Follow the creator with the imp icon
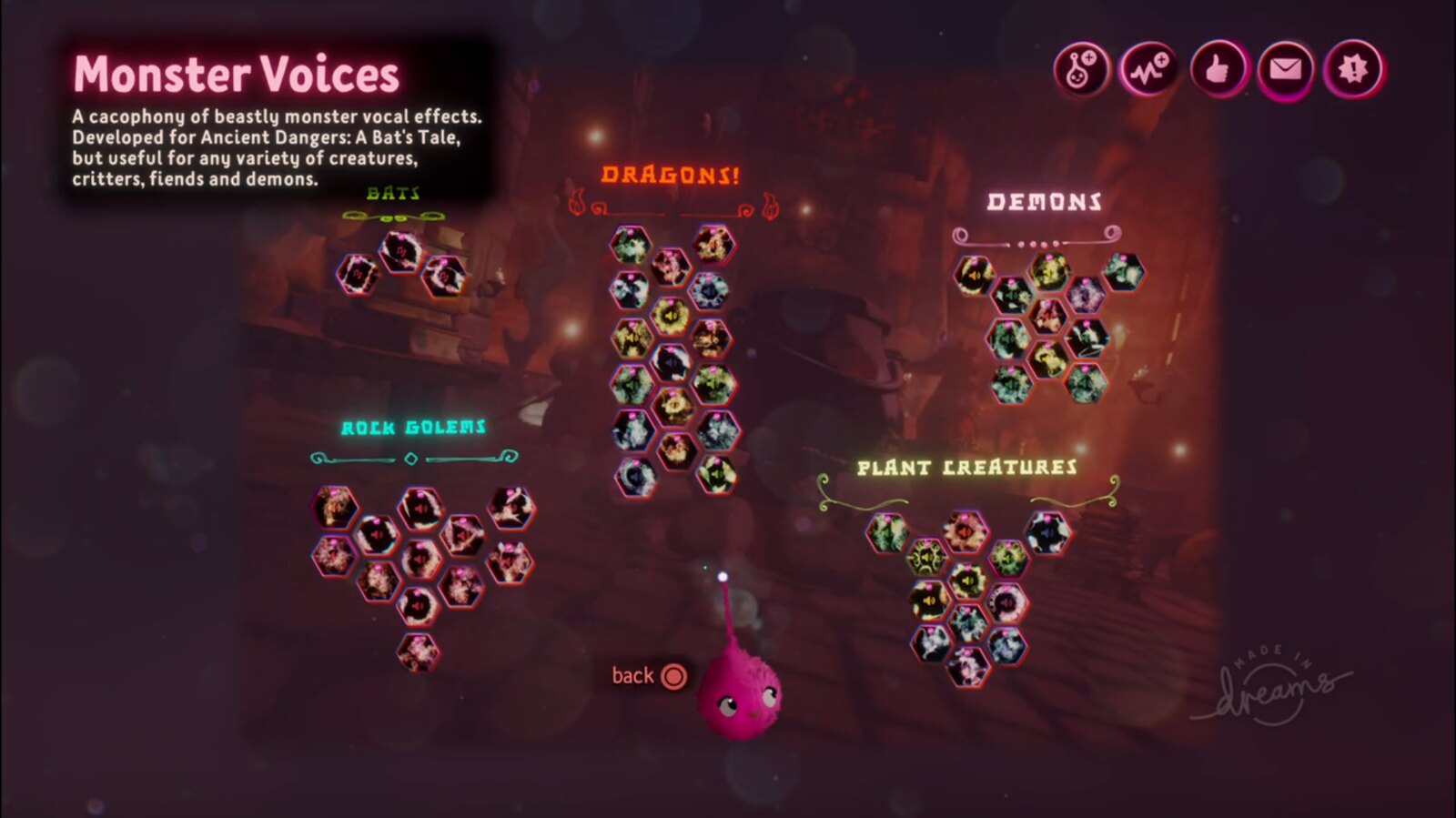This screenshot has width=1456, height=818. 1081,69
